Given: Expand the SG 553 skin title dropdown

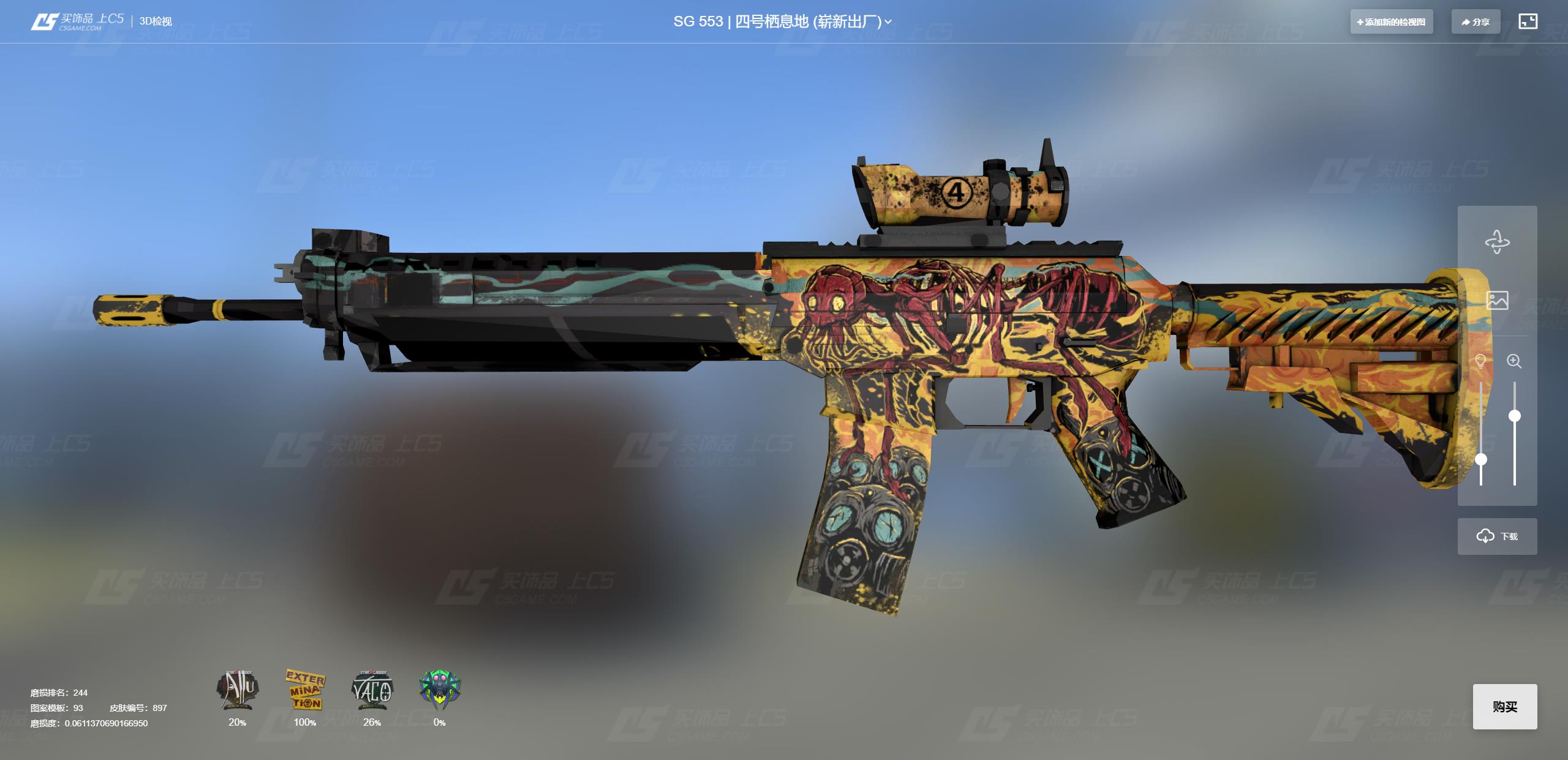Looking at the screenshot, I should click(x=888, y=22).
